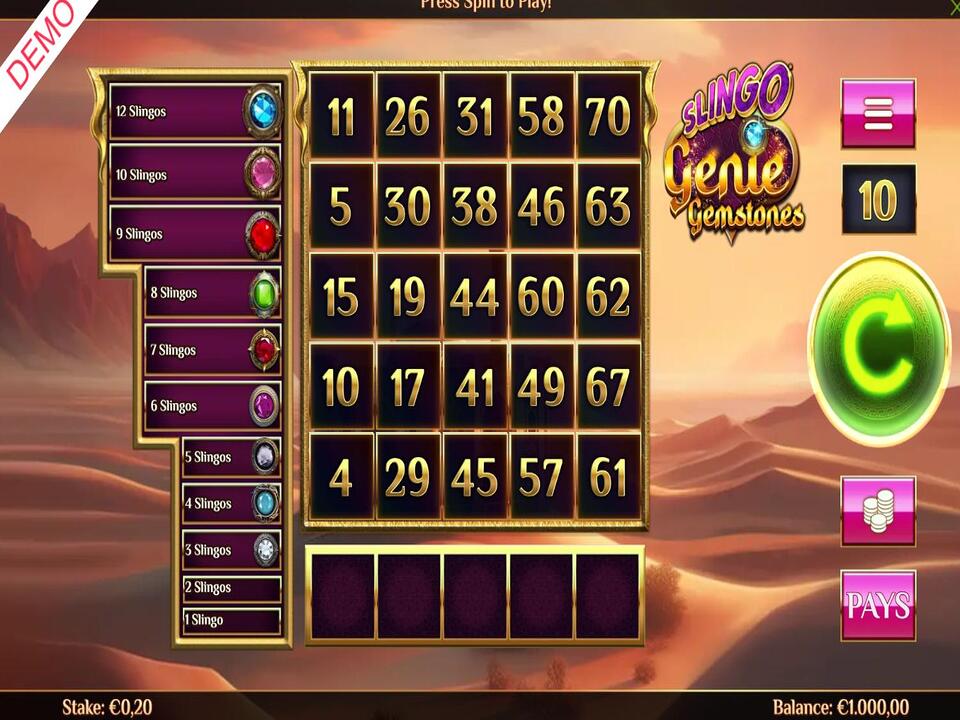
Task: Select the number 19 tile
Action: coord(407,298)
